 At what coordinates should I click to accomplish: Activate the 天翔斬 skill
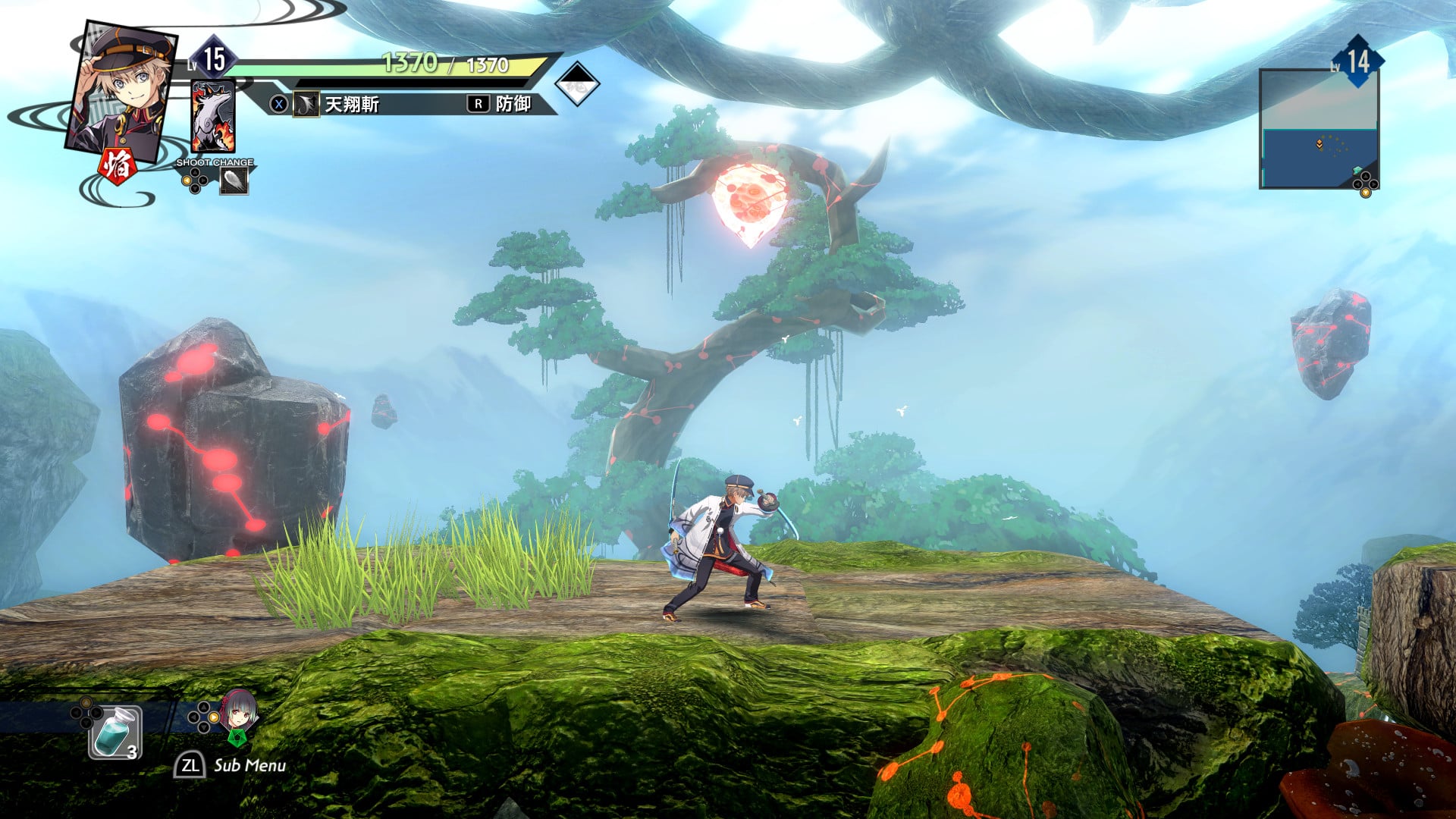click(351, 104)
